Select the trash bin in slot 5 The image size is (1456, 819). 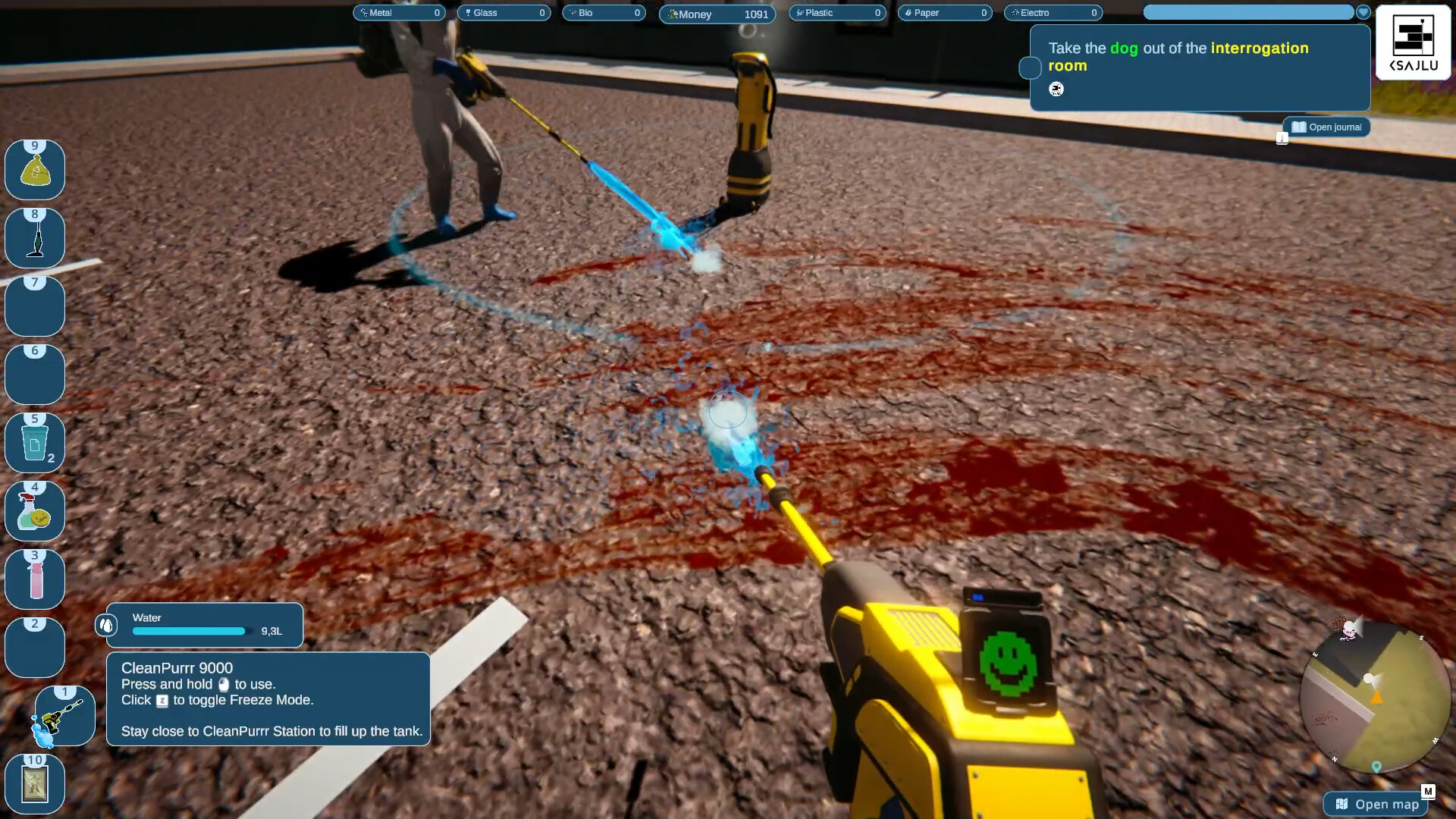coord(34,442)
